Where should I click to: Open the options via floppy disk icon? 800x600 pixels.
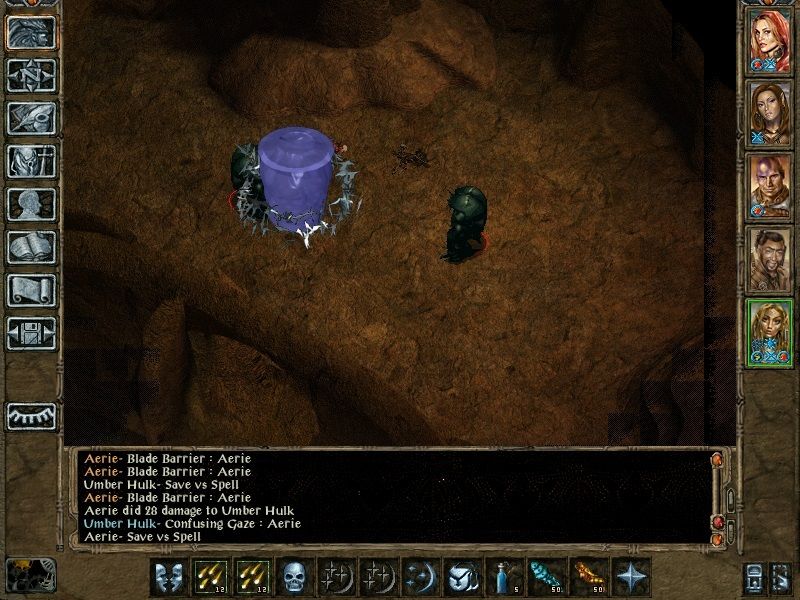click(31, 333)
